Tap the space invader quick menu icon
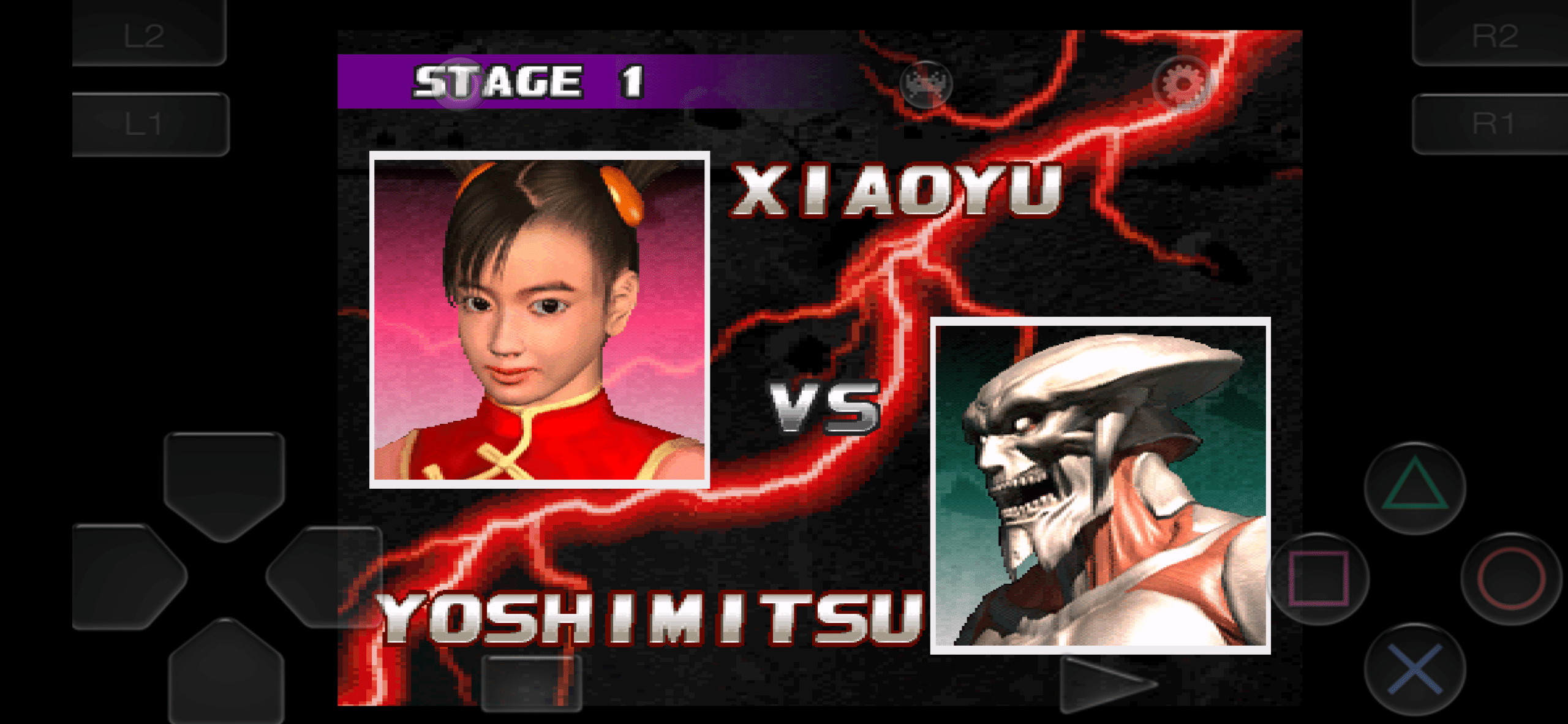The image size is (1568, 724). point(926,84)
